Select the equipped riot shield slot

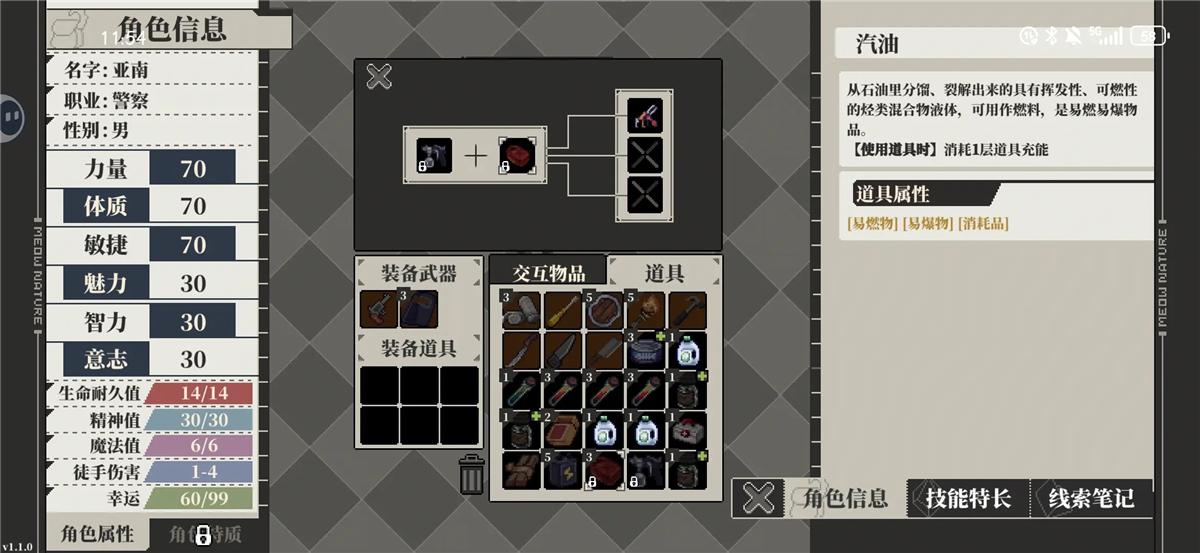tap(418, 309)
